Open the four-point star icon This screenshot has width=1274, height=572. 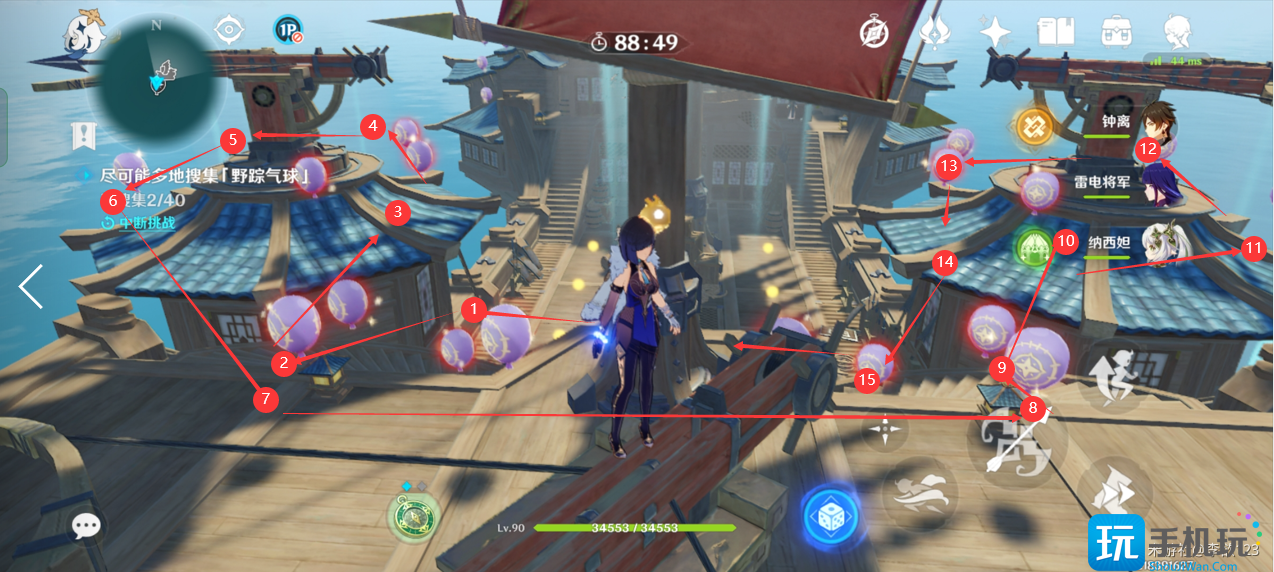(995, 32)
